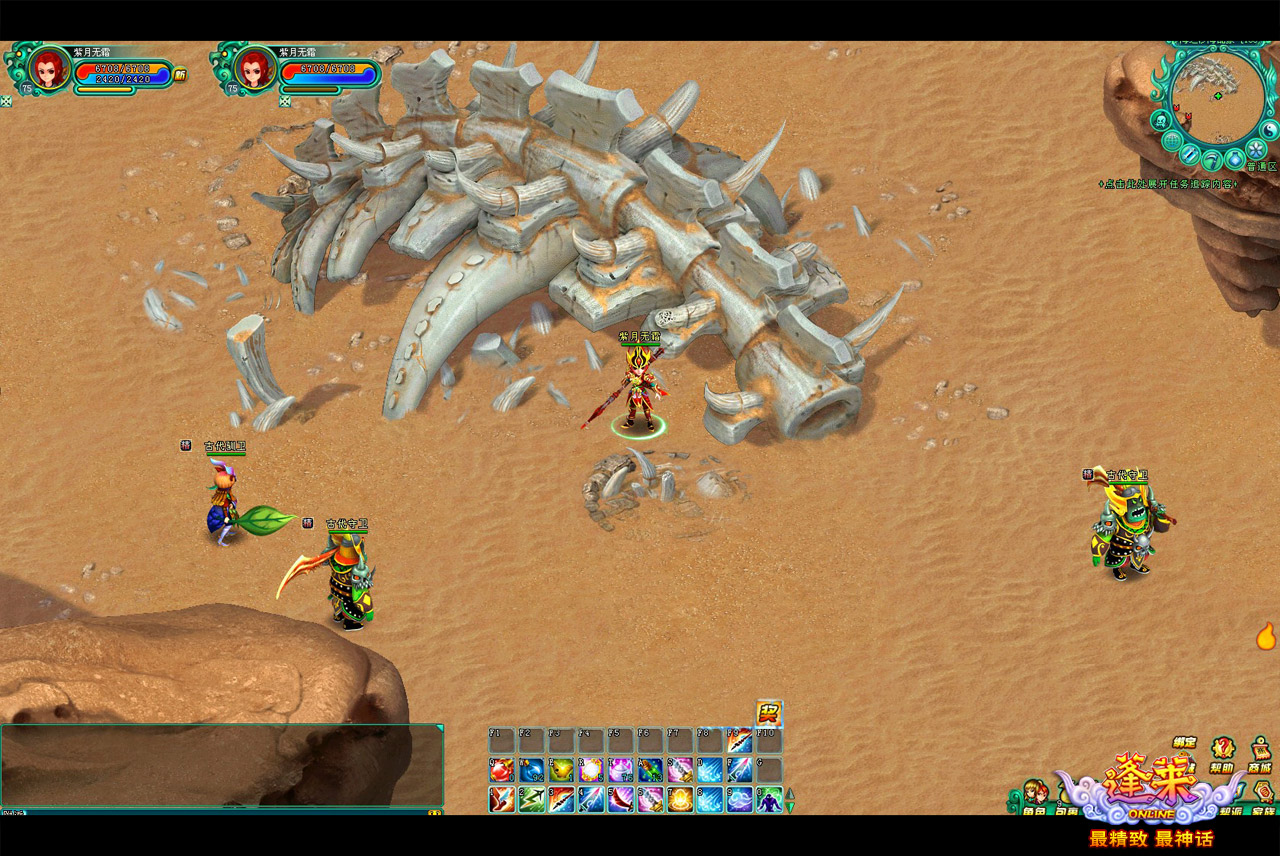Use the red potion in slot Q
The width and height of the screenshot is (1280, 856).
pos(501,770)
